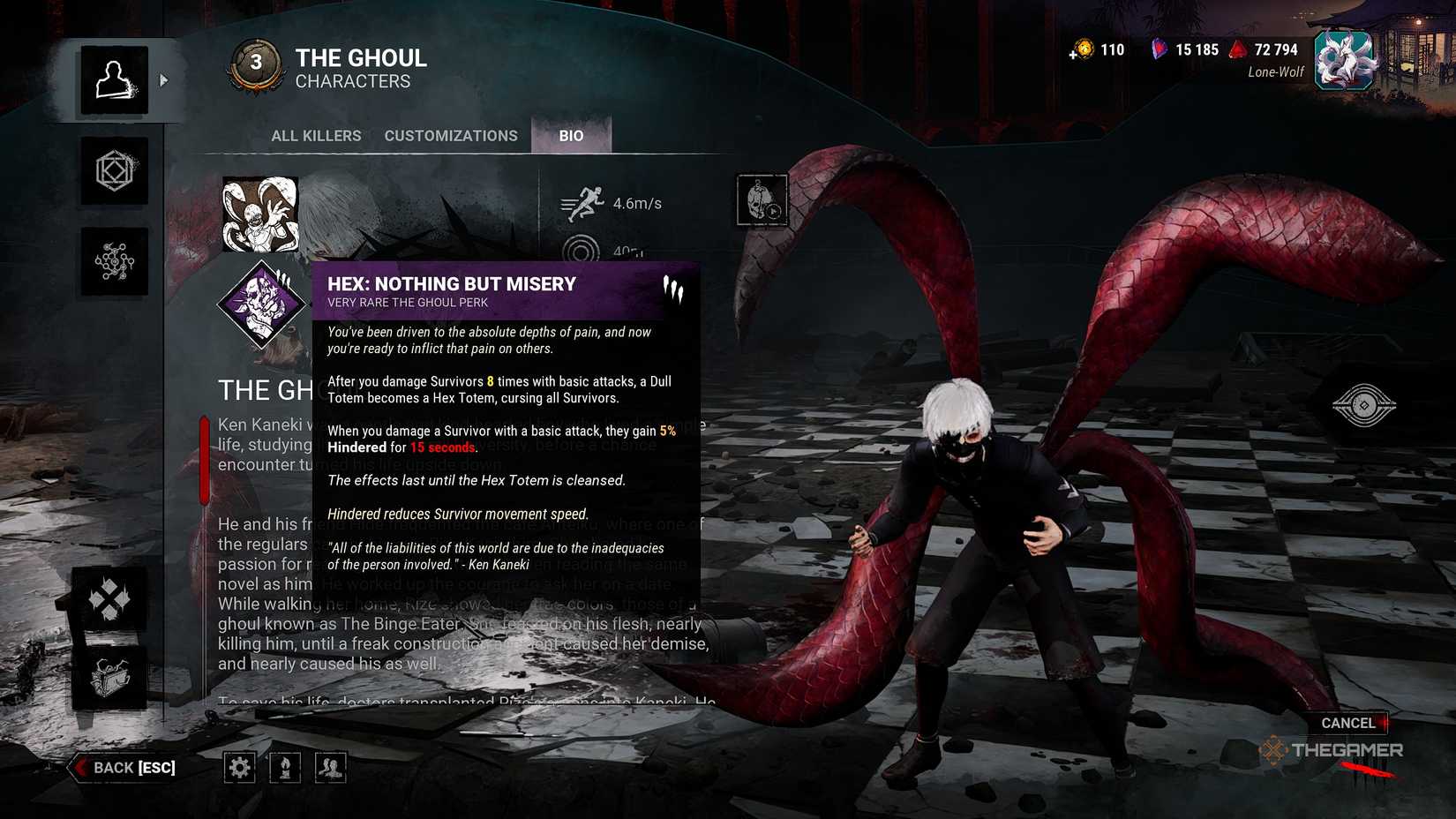Click the skill tree node icon in sidebar

click(x=114, y=260)
